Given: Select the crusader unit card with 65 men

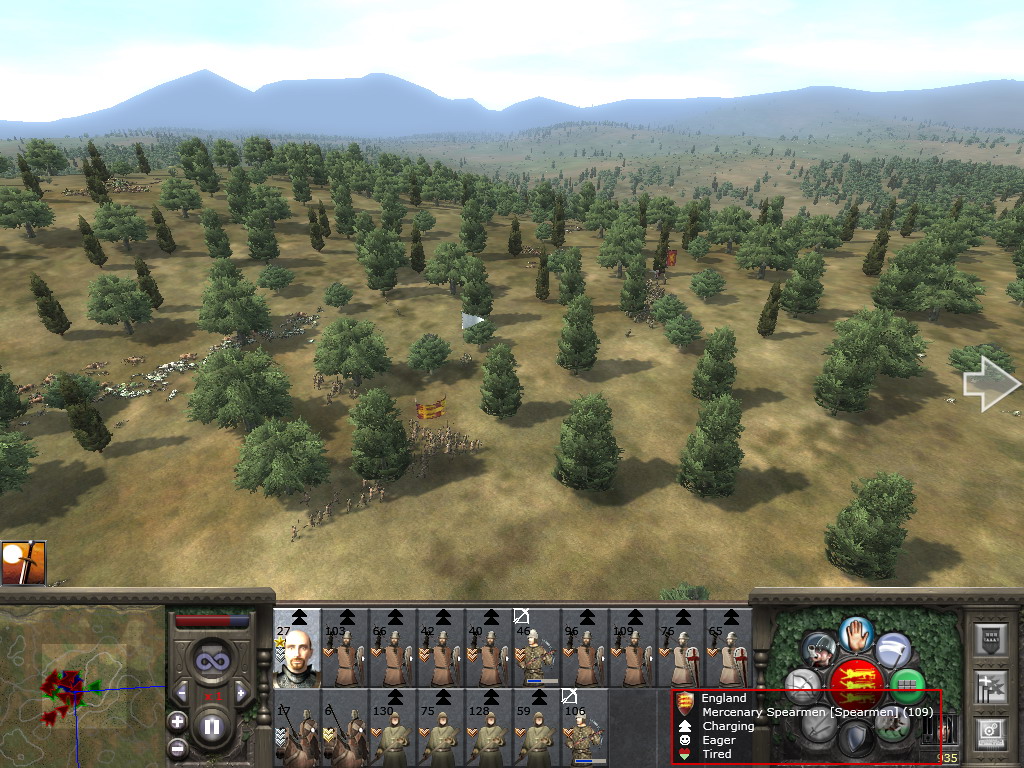Looking at the screenshot, I should pos(729,648).
